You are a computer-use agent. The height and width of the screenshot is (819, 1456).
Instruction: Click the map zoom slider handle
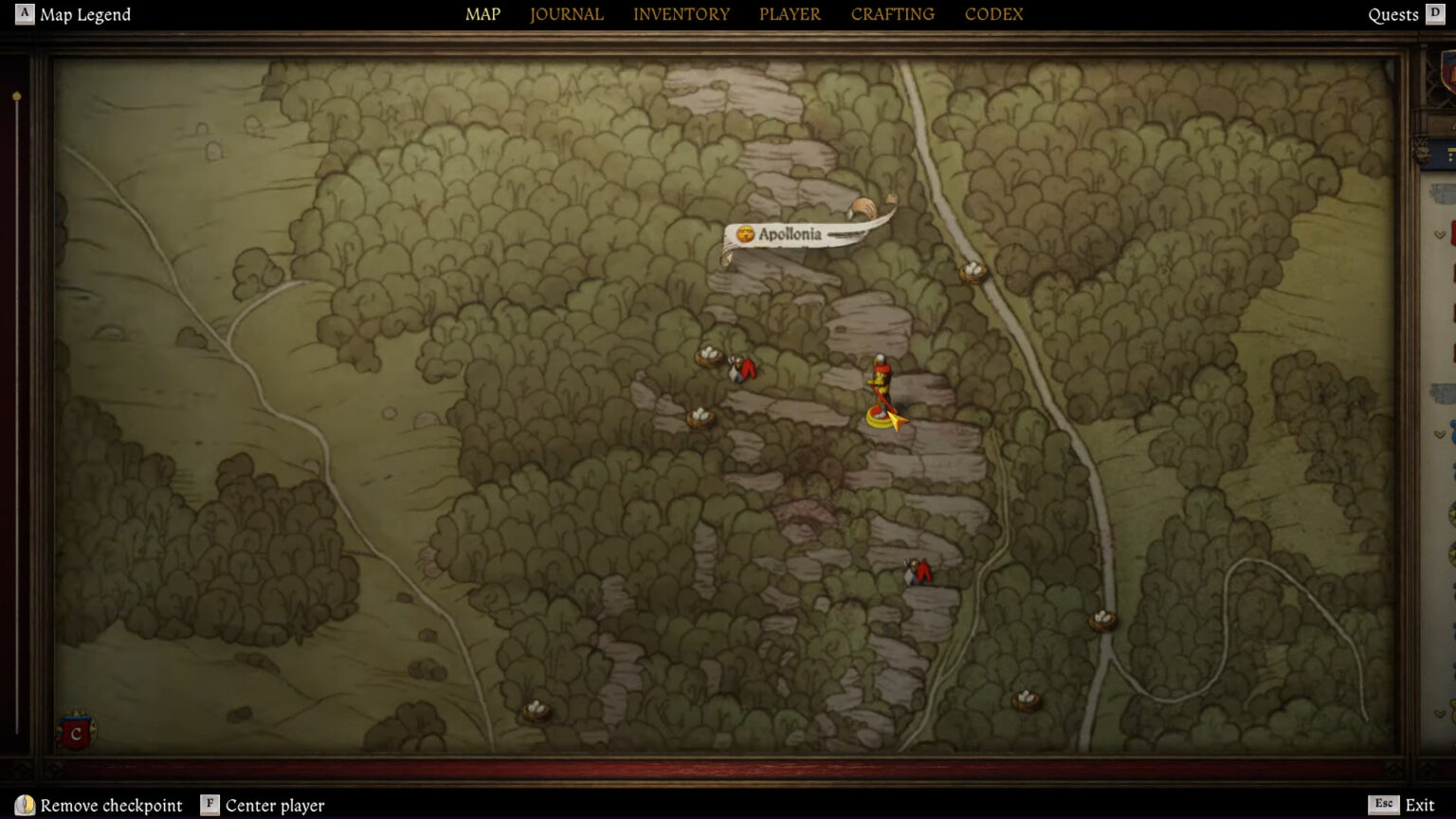pos(16,97)
